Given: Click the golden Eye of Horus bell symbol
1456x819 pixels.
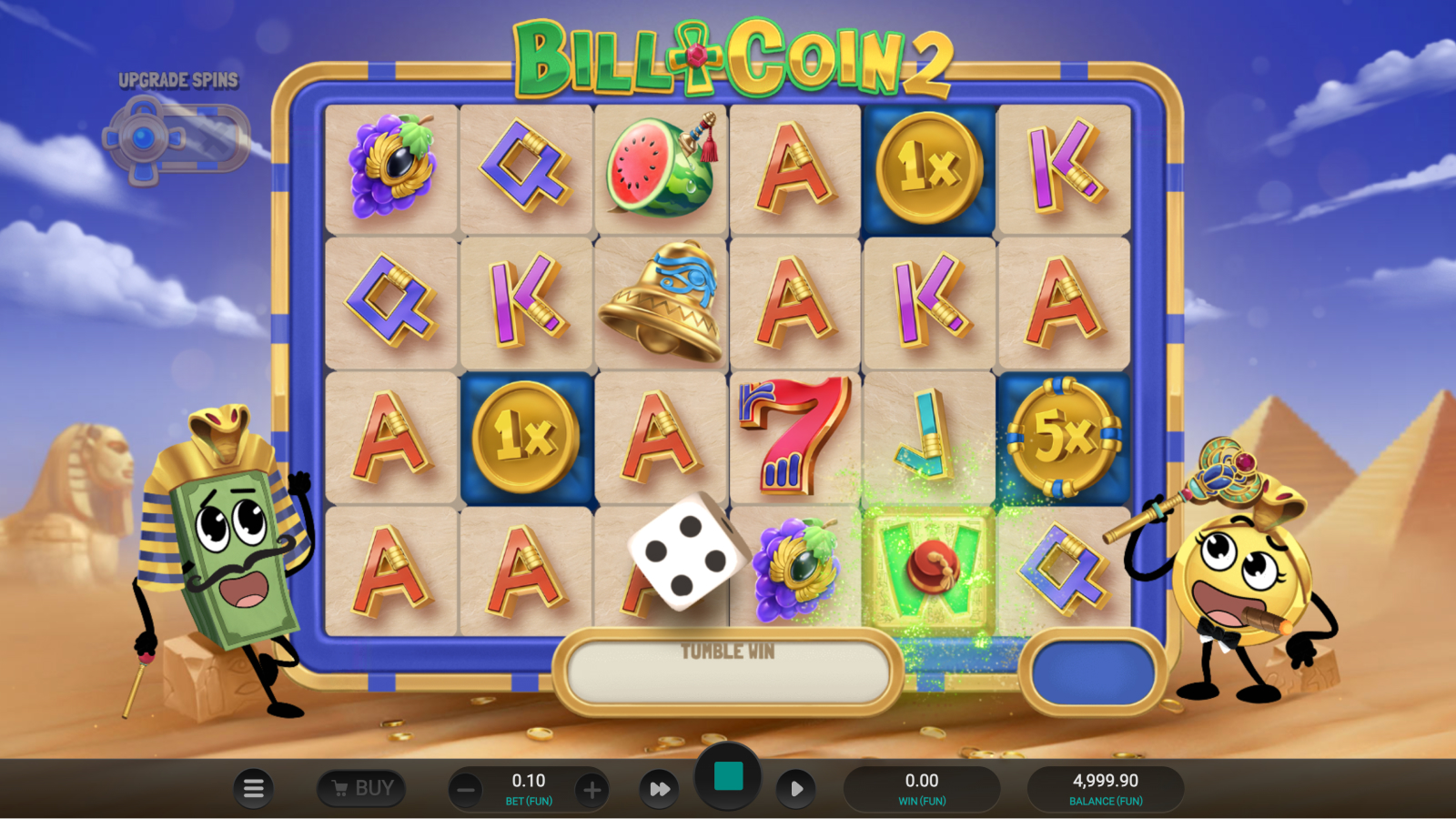Looking at the screenshot, I should [662, 300].
